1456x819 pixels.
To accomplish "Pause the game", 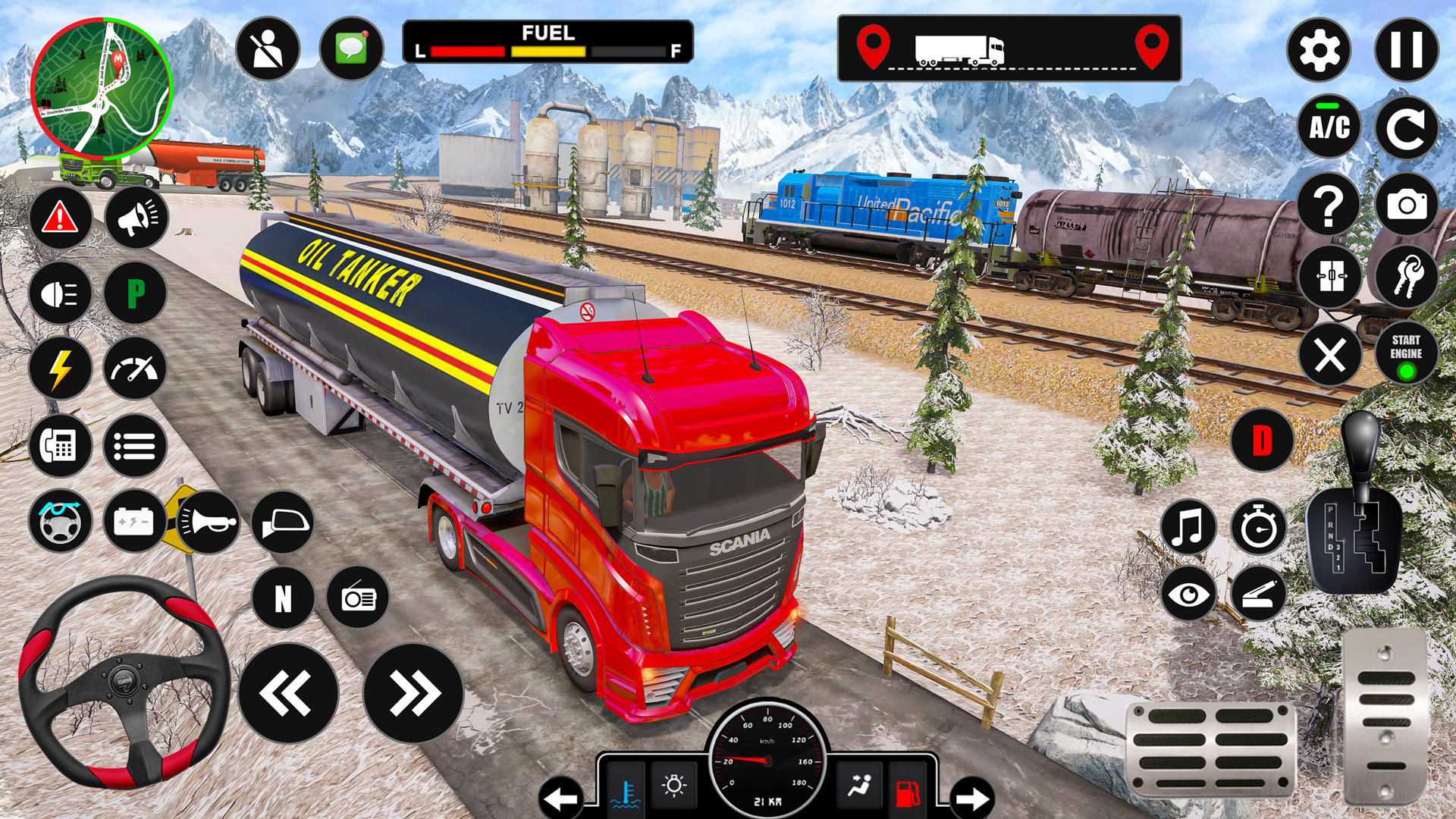I will (x=1406, y=51).
